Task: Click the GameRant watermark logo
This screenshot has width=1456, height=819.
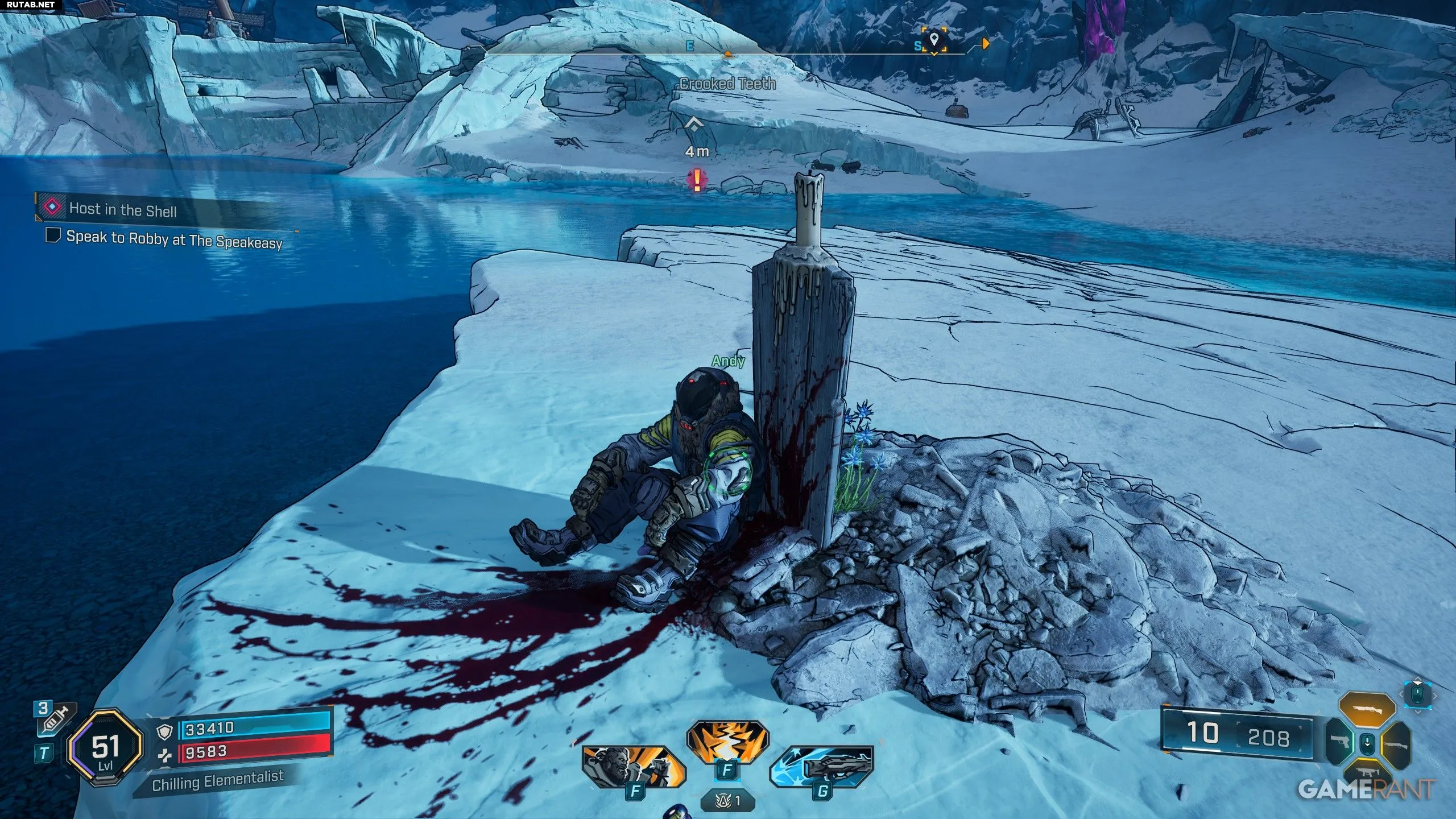Action: (x=1366, y=789)
